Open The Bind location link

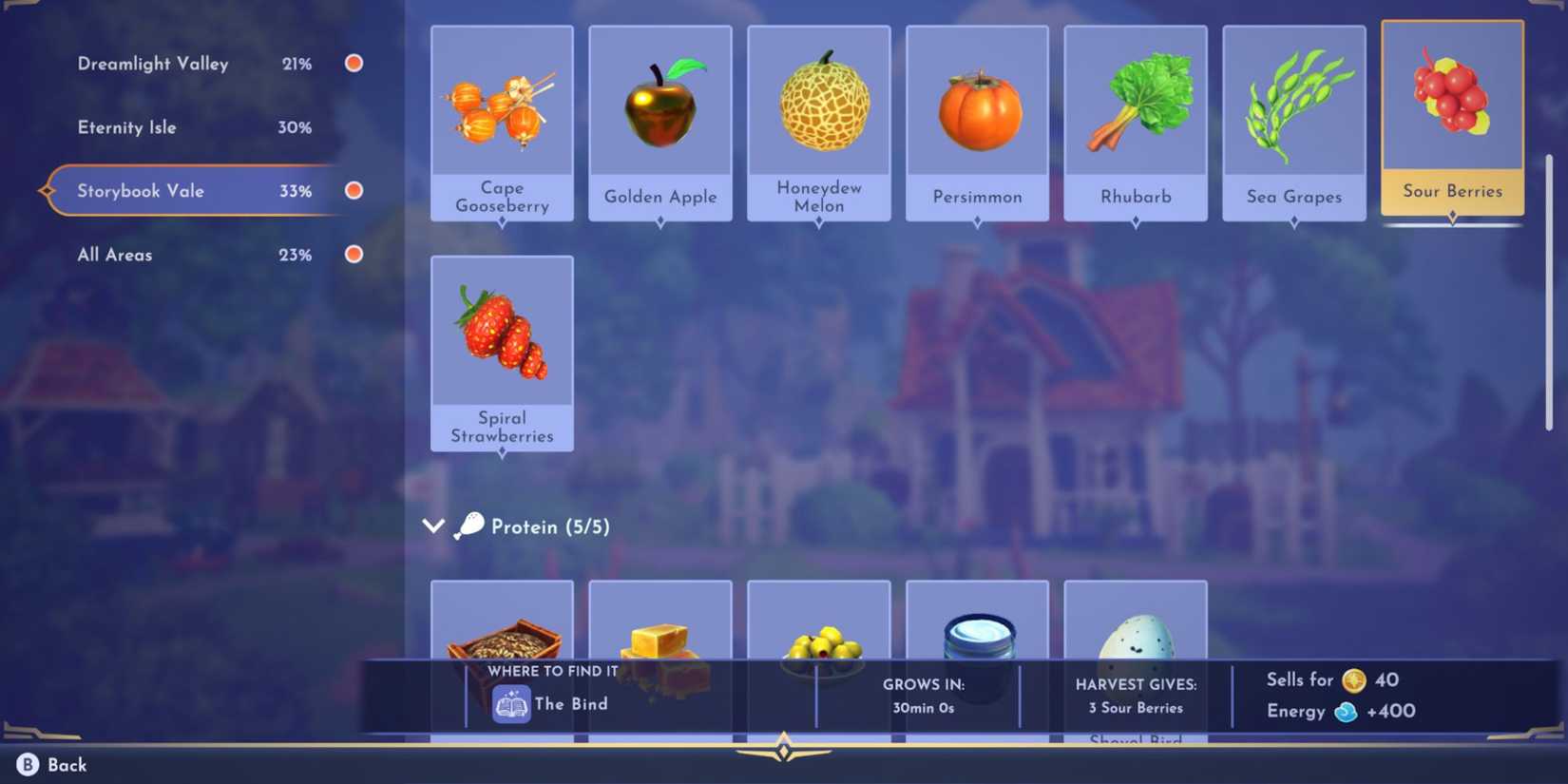[570, 704]
